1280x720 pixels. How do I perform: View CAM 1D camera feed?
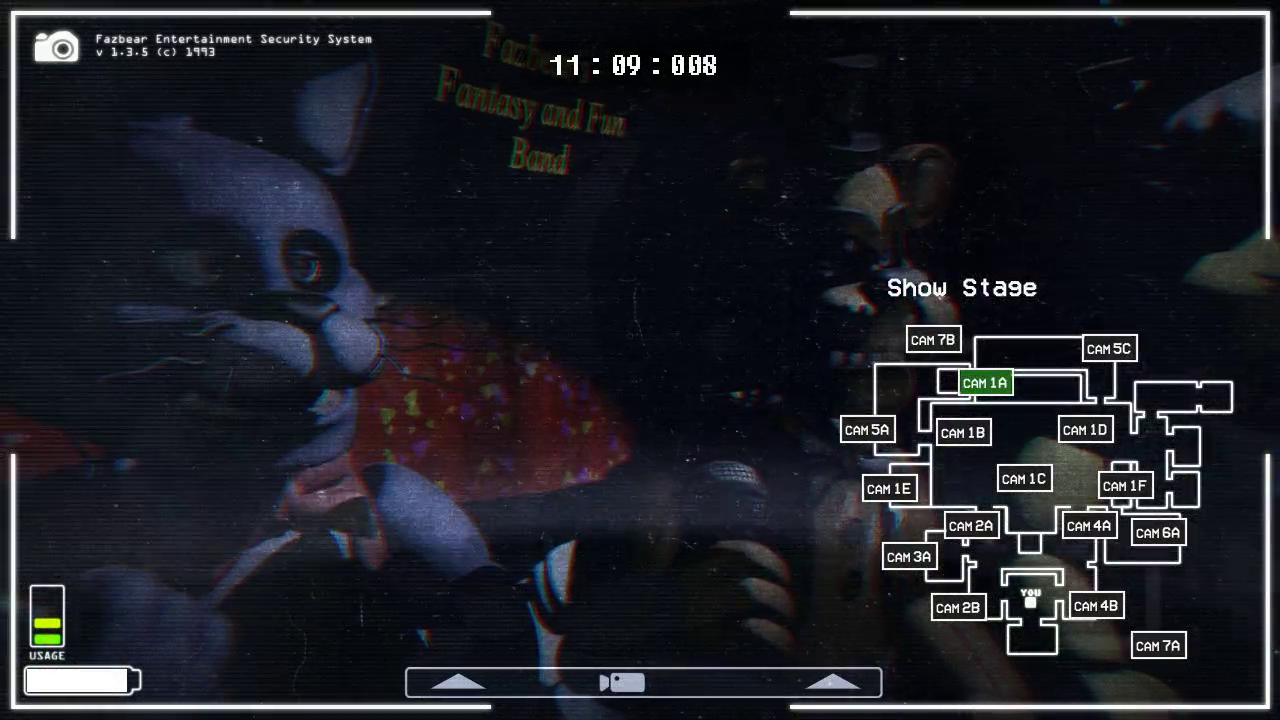1085,429
